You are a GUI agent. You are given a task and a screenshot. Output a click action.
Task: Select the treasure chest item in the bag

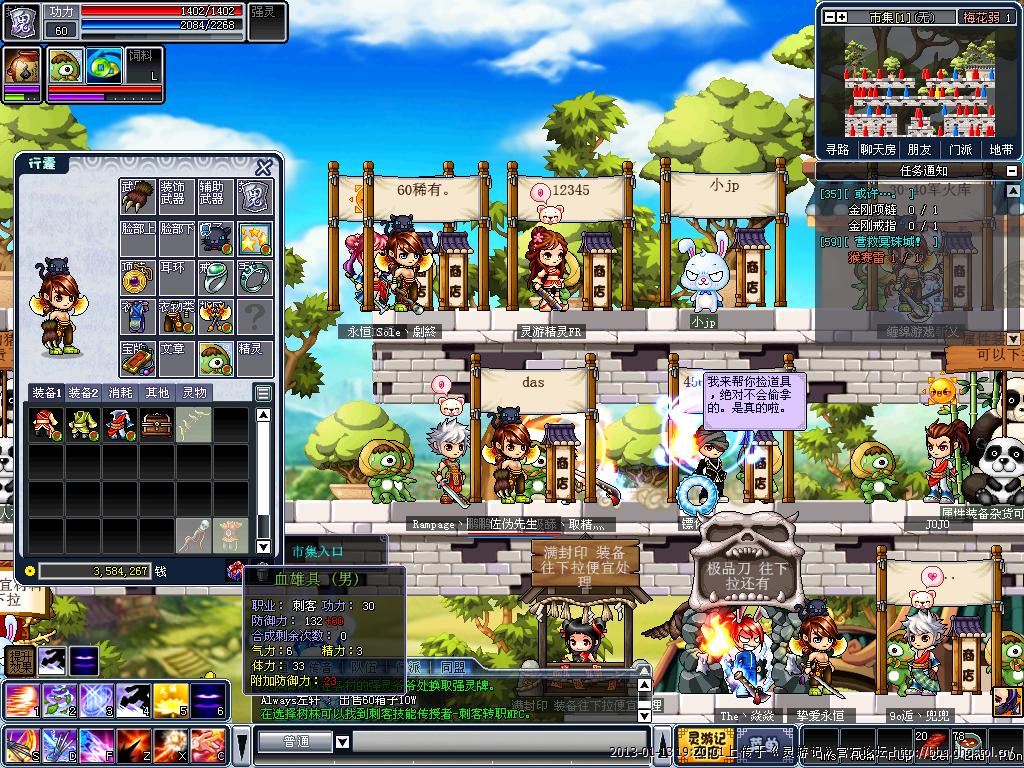pos(157,424)
